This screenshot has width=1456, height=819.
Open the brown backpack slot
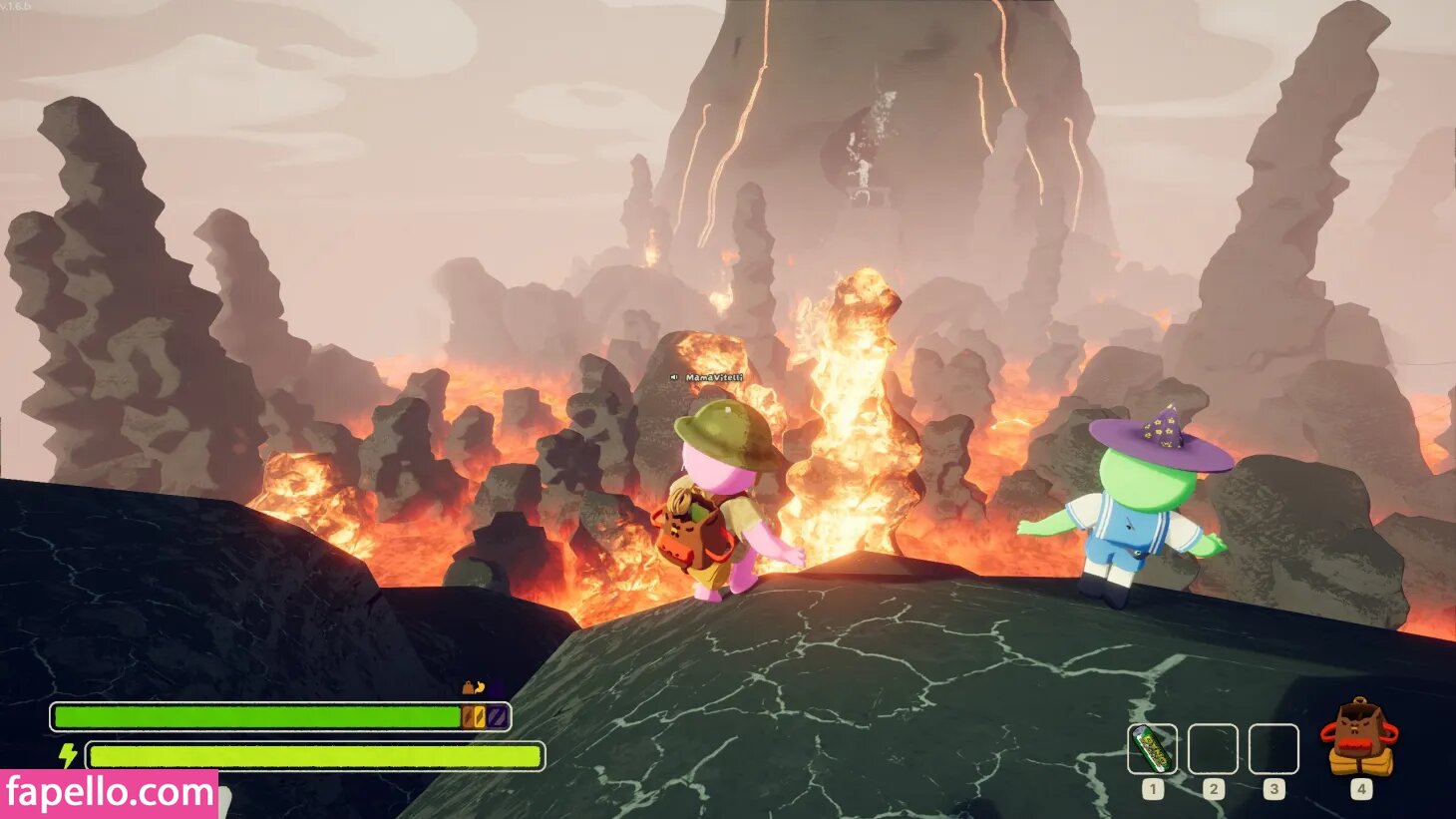1360,739
